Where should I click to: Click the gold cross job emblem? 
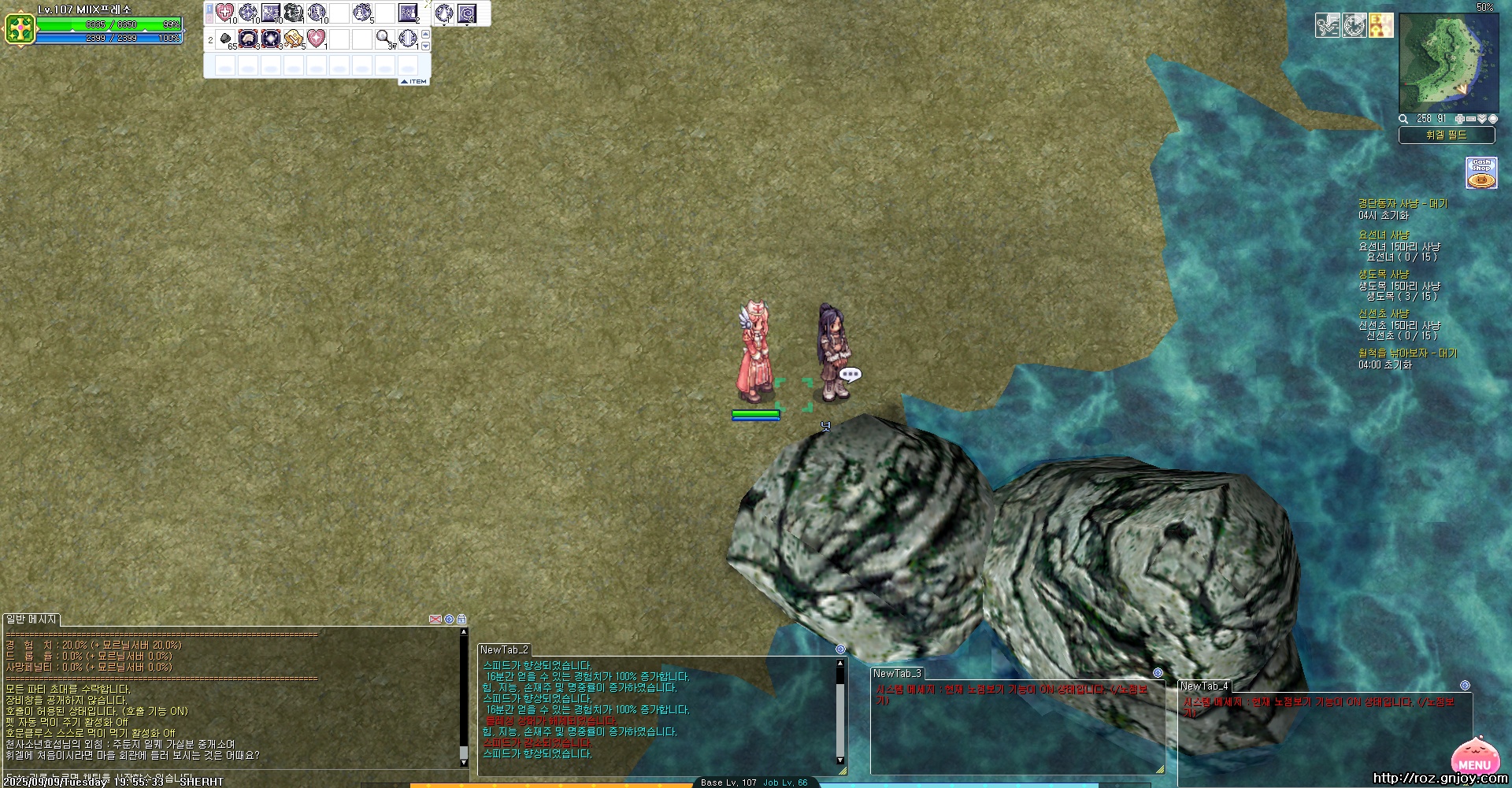tap(20, 29)
